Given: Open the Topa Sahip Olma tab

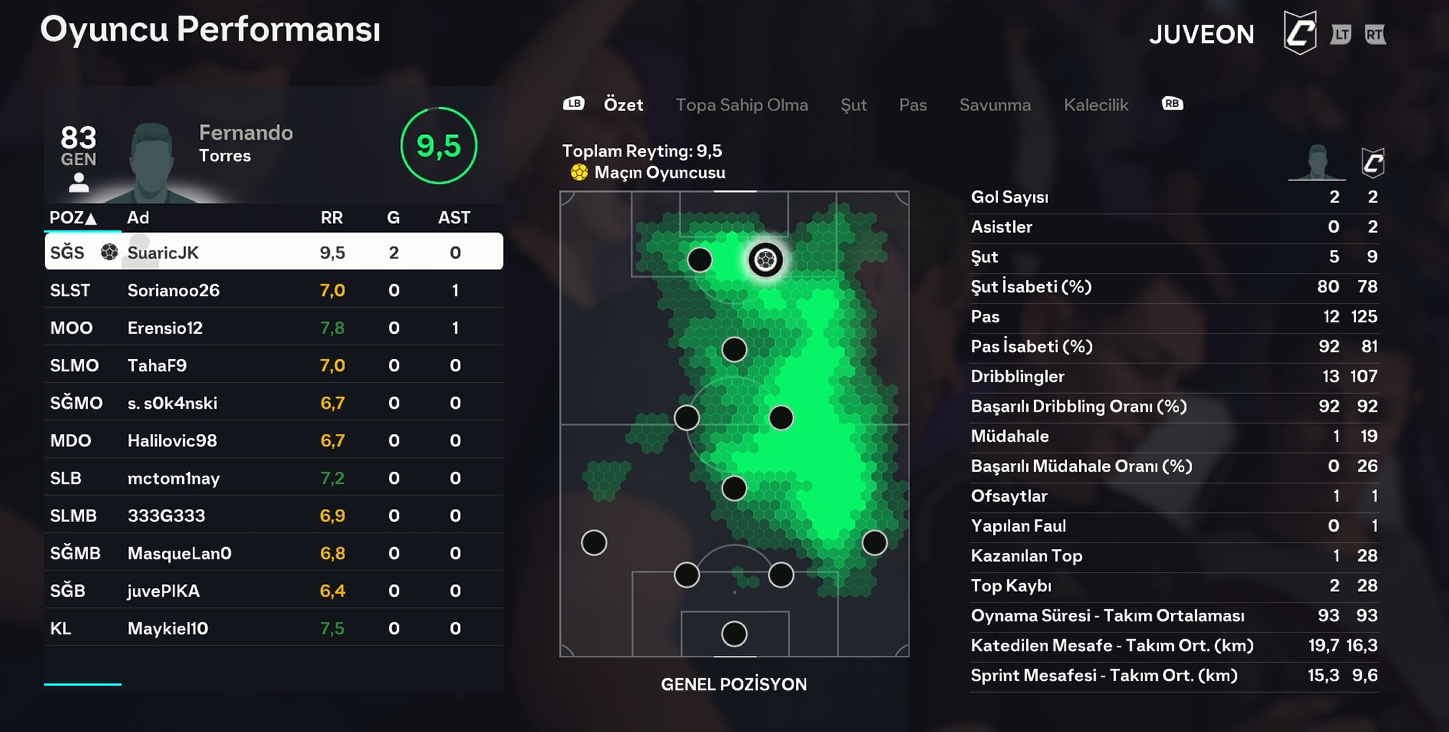Looking at the screenshot, I should 742,105.
